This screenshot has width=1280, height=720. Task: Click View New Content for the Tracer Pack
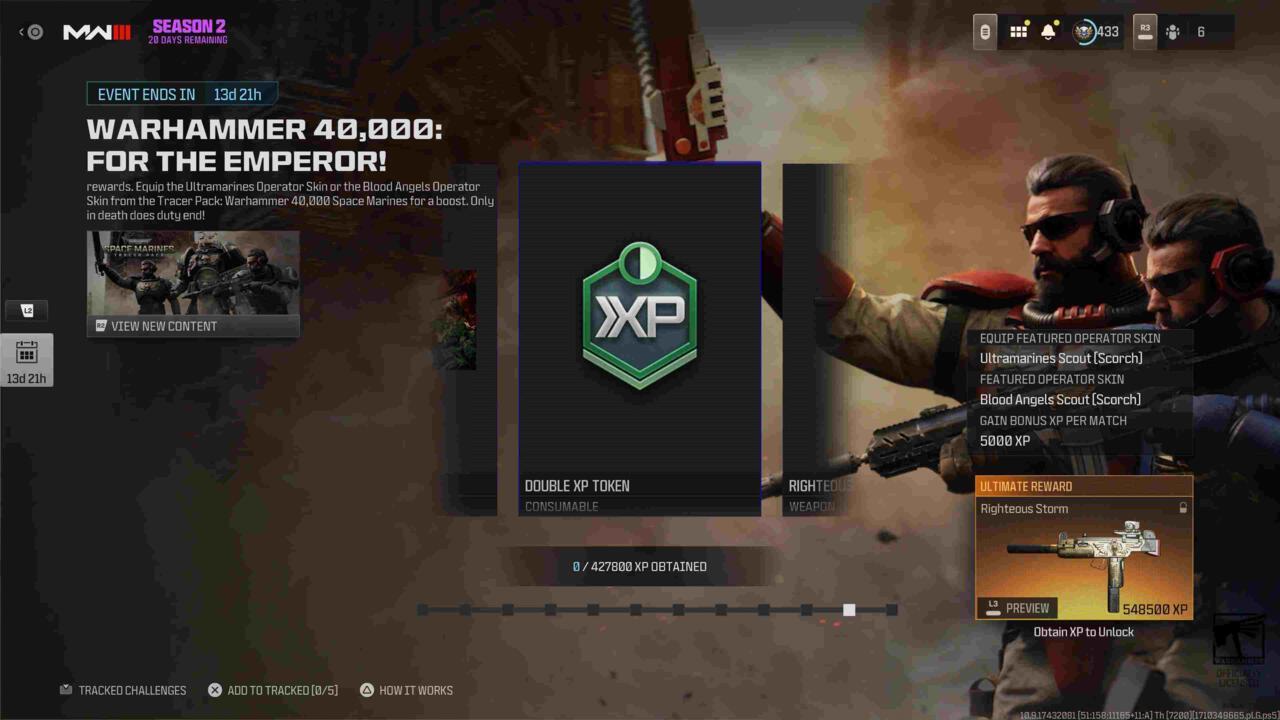(x=193, y=325)
